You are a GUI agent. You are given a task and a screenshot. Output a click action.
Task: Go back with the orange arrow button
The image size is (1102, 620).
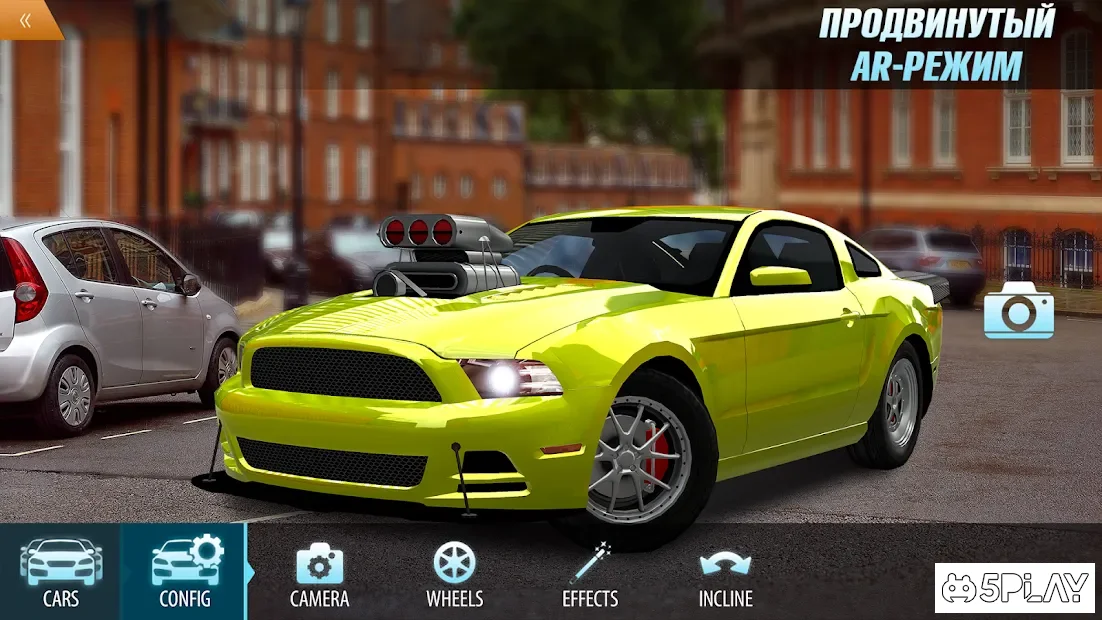coord(26,19)
